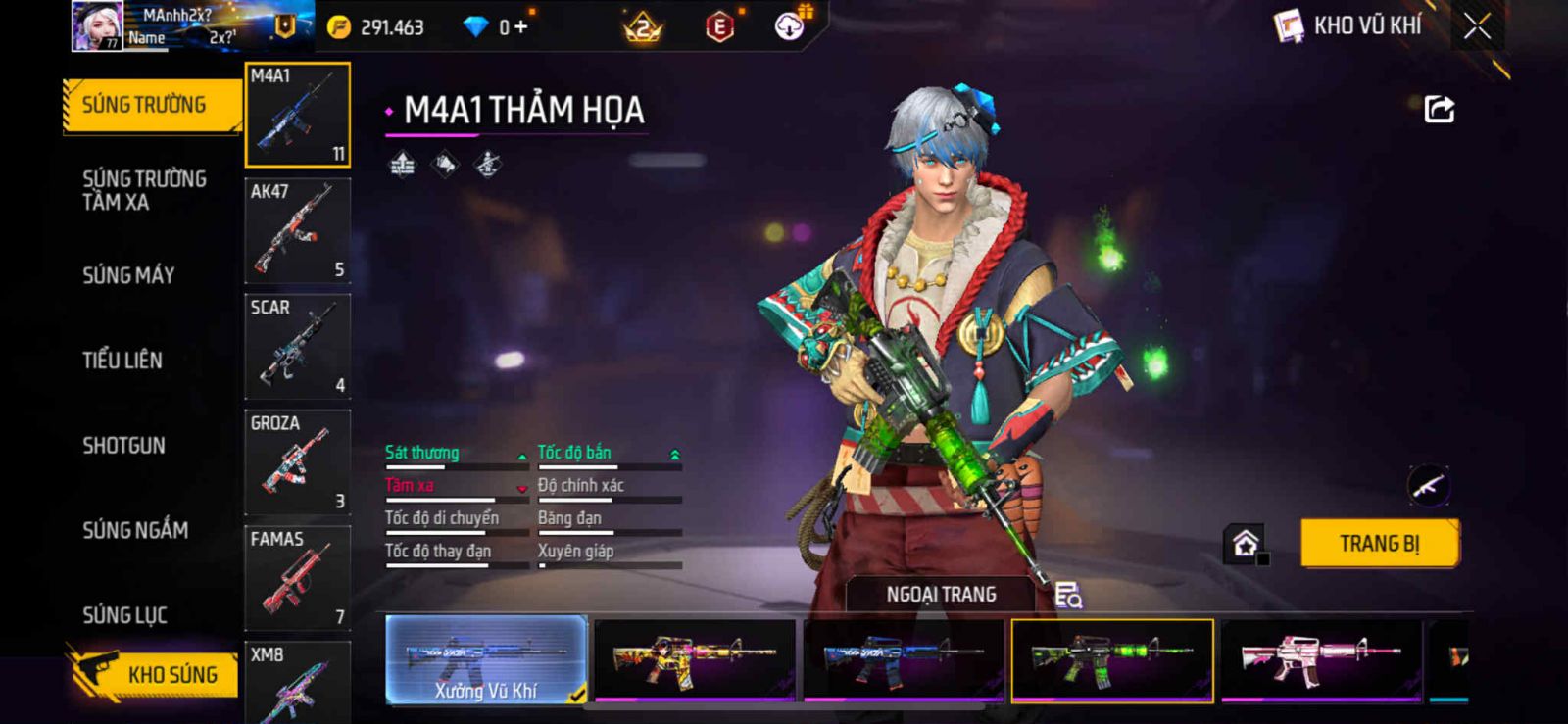Screen dimensions: 1568x724
Task: Open the Súng Lục category
Action: (124, 615)
